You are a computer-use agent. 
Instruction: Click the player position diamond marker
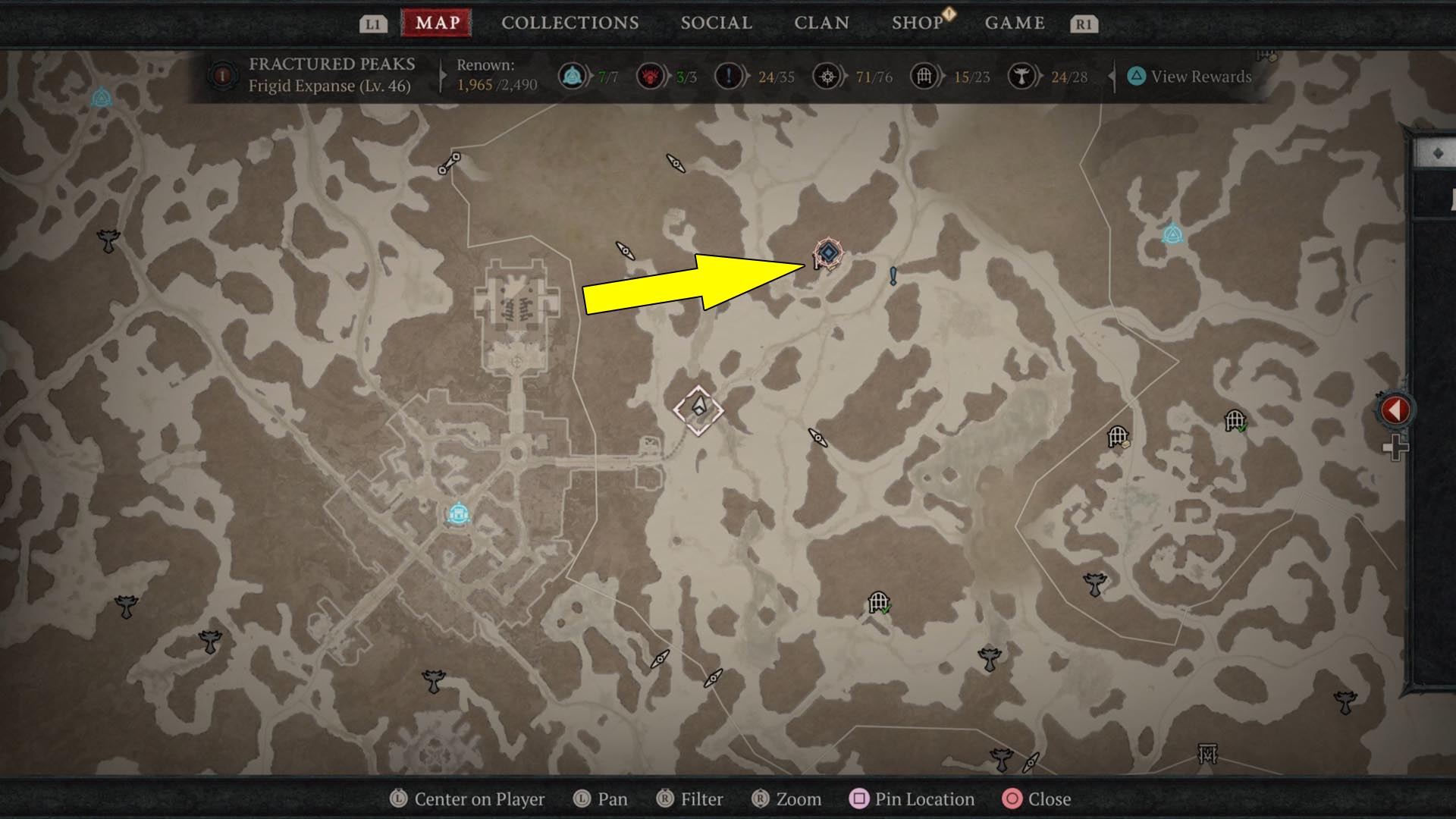click(x=698, y=409)
